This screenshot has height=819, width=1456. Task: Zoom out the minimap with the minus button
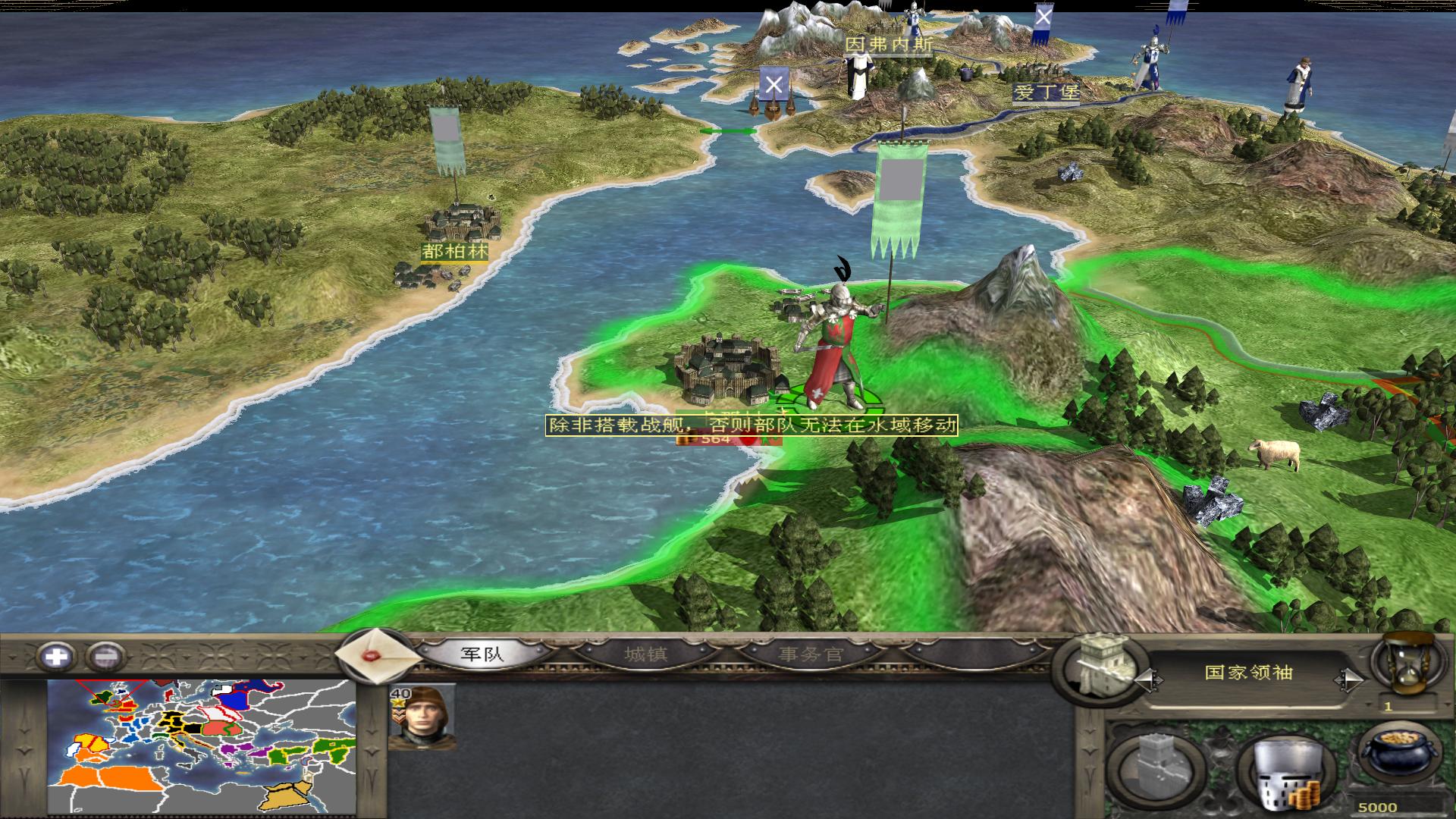(106, 656)
